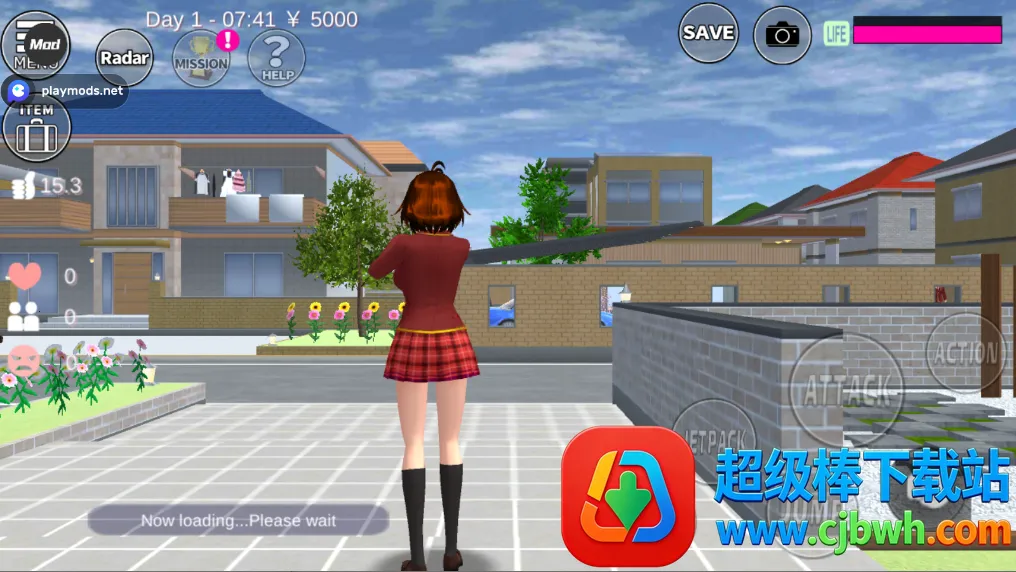Open the Item briefcase inventory
The image size is (1016, 572).
pos(37,129)
